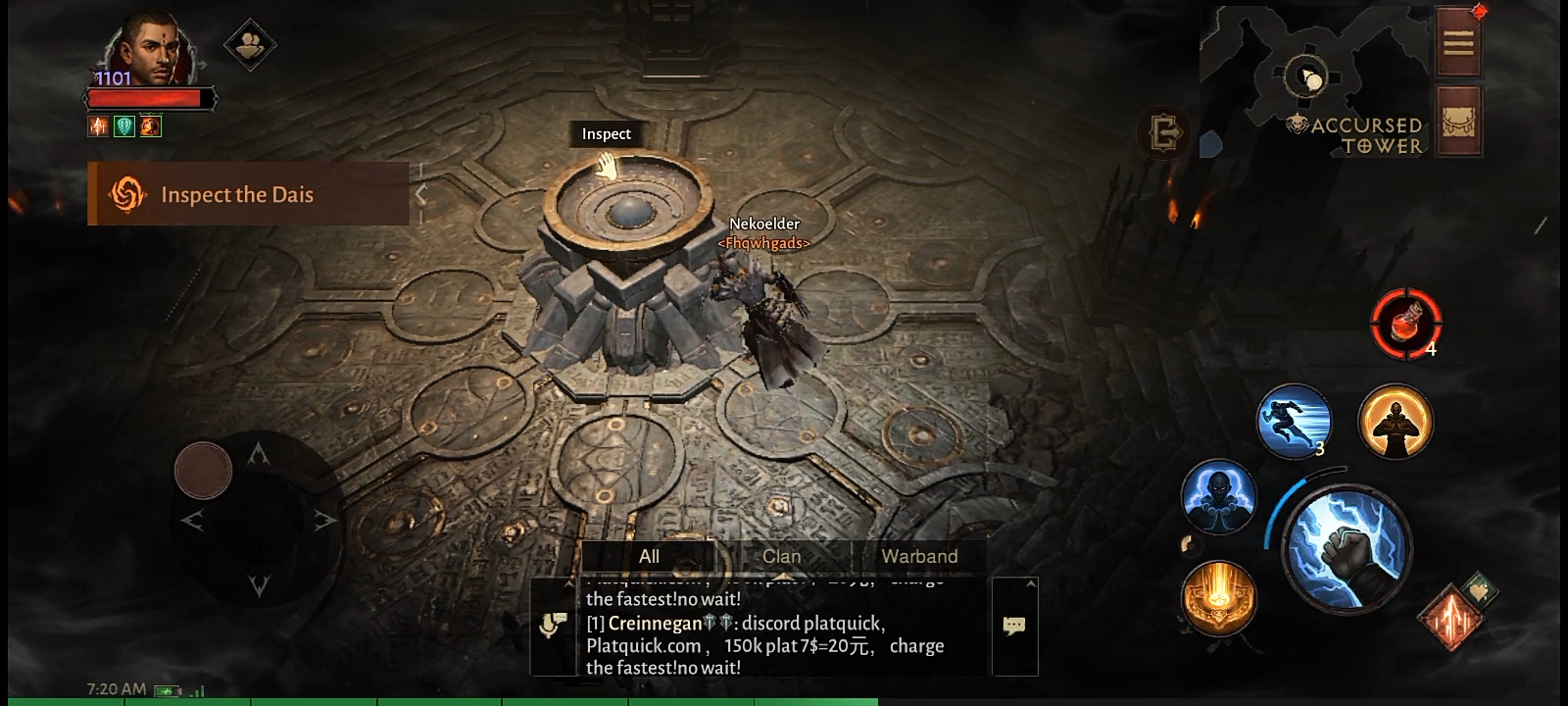Trigger the red diamond ultimate ability
The image size is (1568, 706).
[1450, 618]
